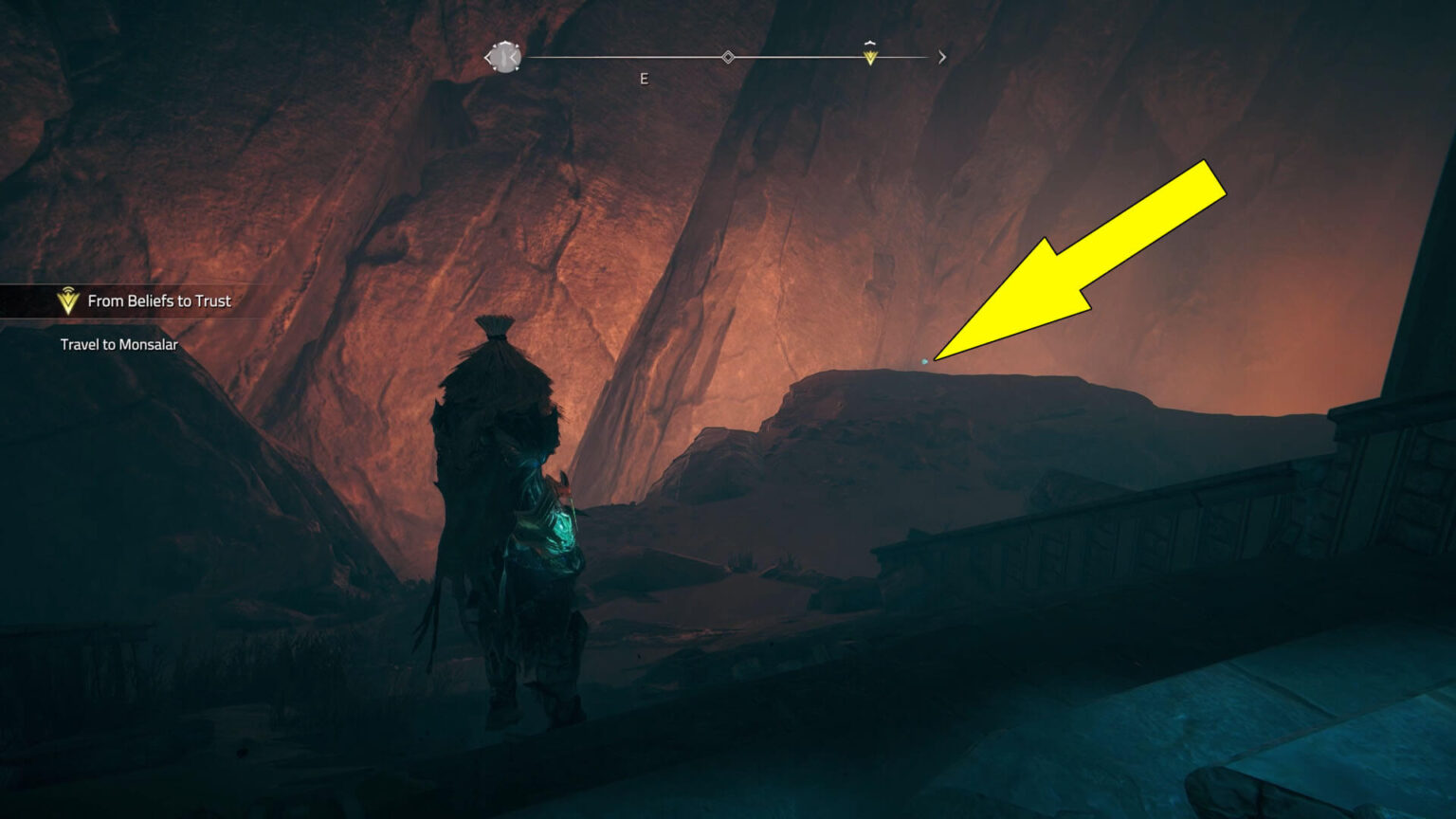Viewport: 1456px width, 819px height.
Task: Select the yellow quest objective marker on compass
Action: 870,58
